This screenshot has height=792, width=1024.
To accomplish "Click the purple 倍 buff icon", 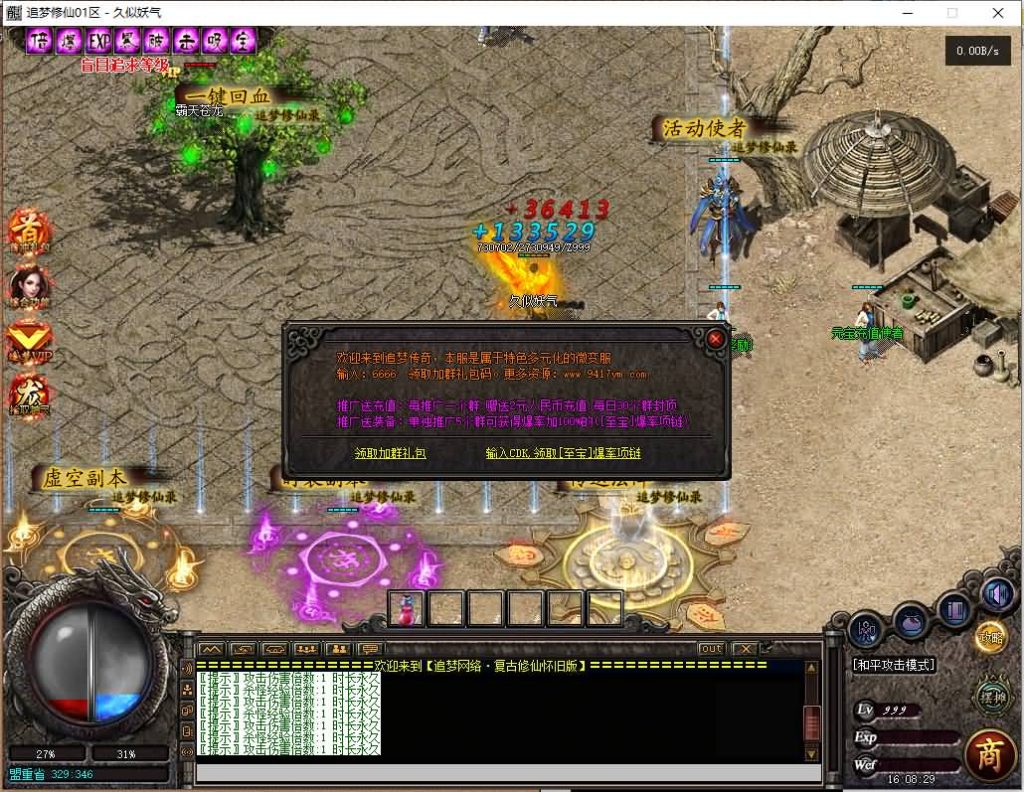I will pos(40,41).
